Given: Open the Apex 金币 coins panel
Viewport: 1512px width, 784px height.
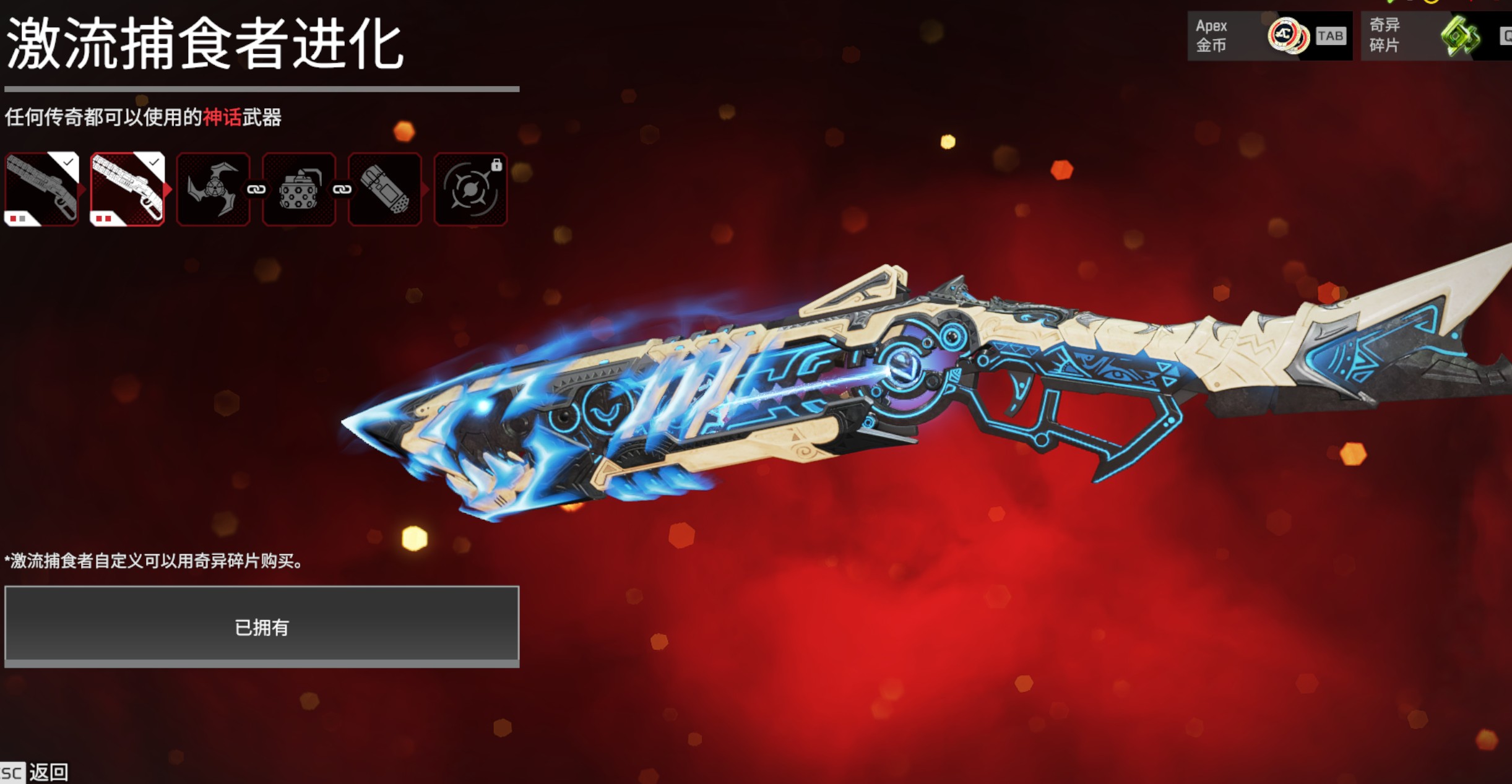Looking at the screenshot, I should point(1269,36).
